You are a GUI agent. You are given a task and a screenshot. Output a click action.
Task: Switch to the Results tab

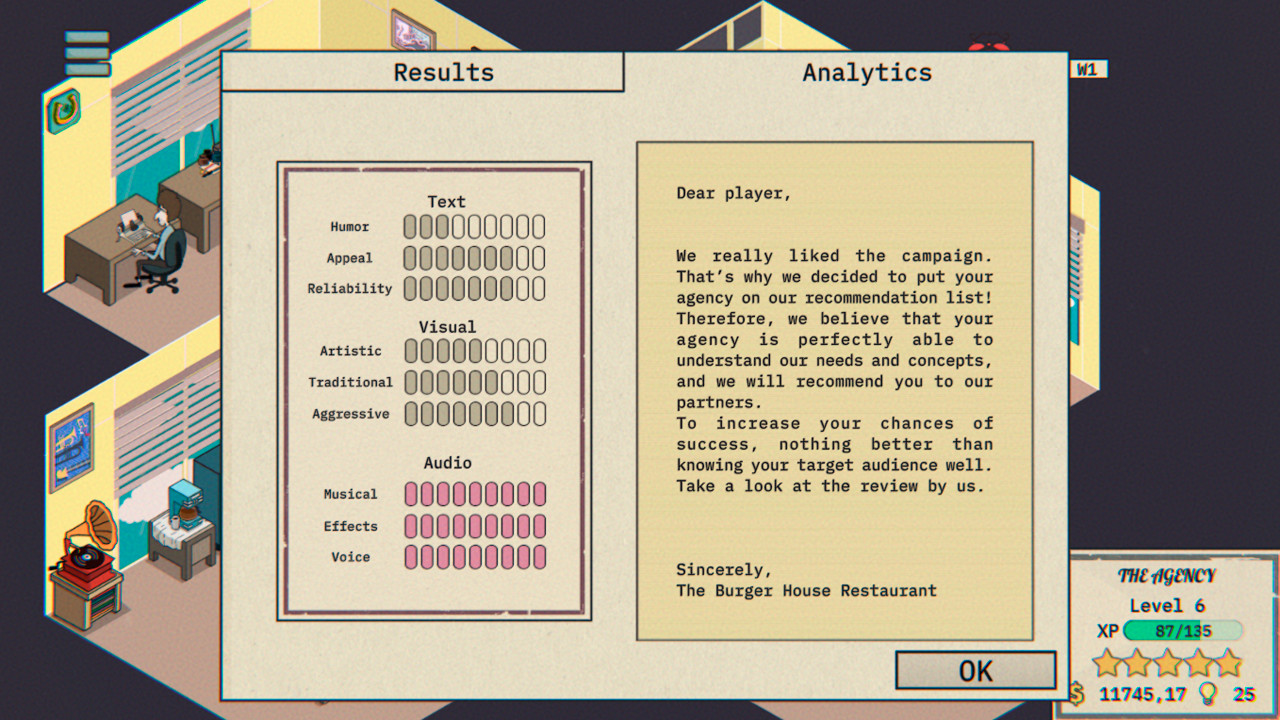pyautogui.click(x=444, y=71)
